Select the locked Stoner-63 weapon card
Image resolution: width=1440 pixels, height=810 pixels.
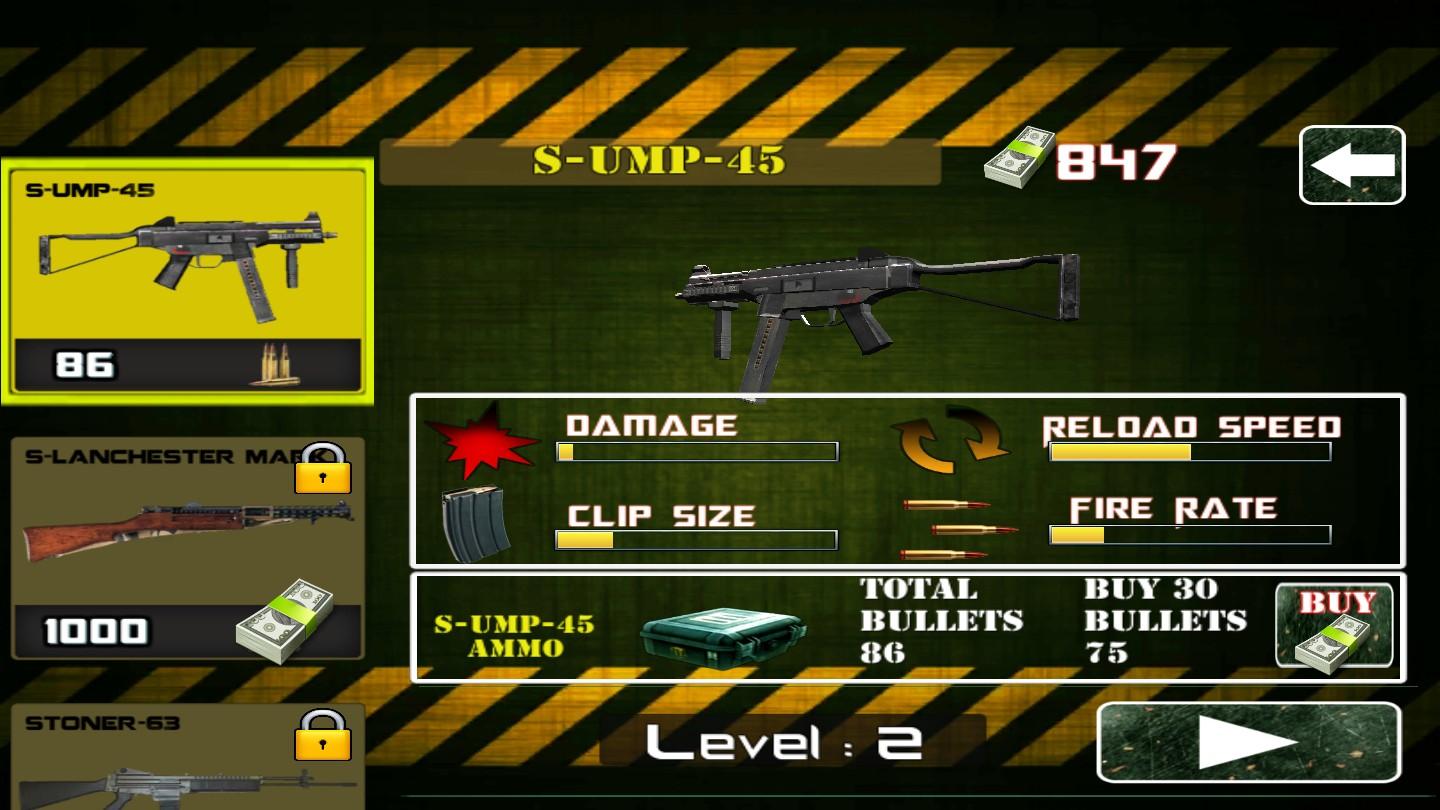click(x=188, y=758)
